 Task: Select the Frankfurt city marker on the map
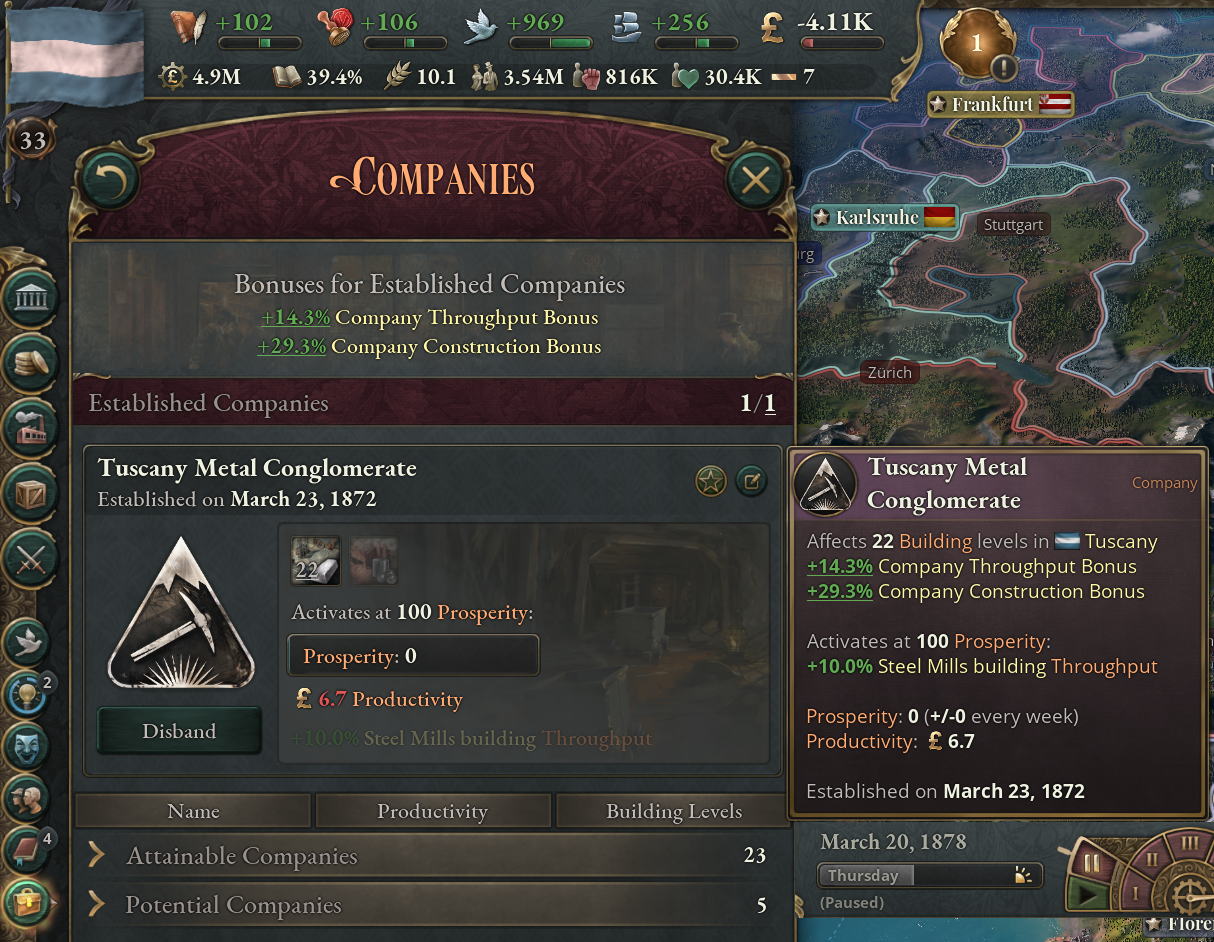[x=992, y=104]
